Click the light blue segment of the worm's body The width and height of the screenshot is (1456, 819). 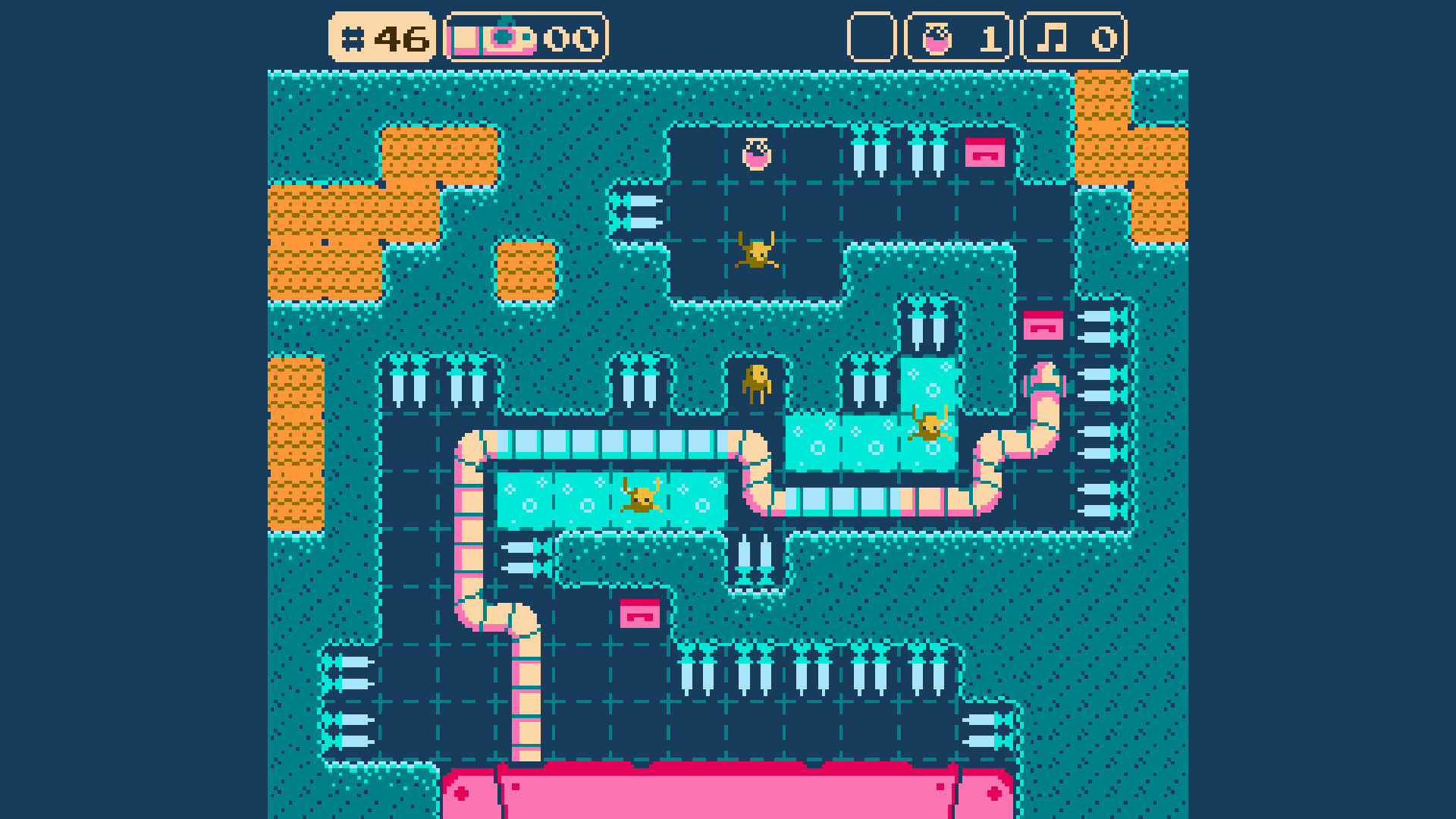click(x=607, y=440)
